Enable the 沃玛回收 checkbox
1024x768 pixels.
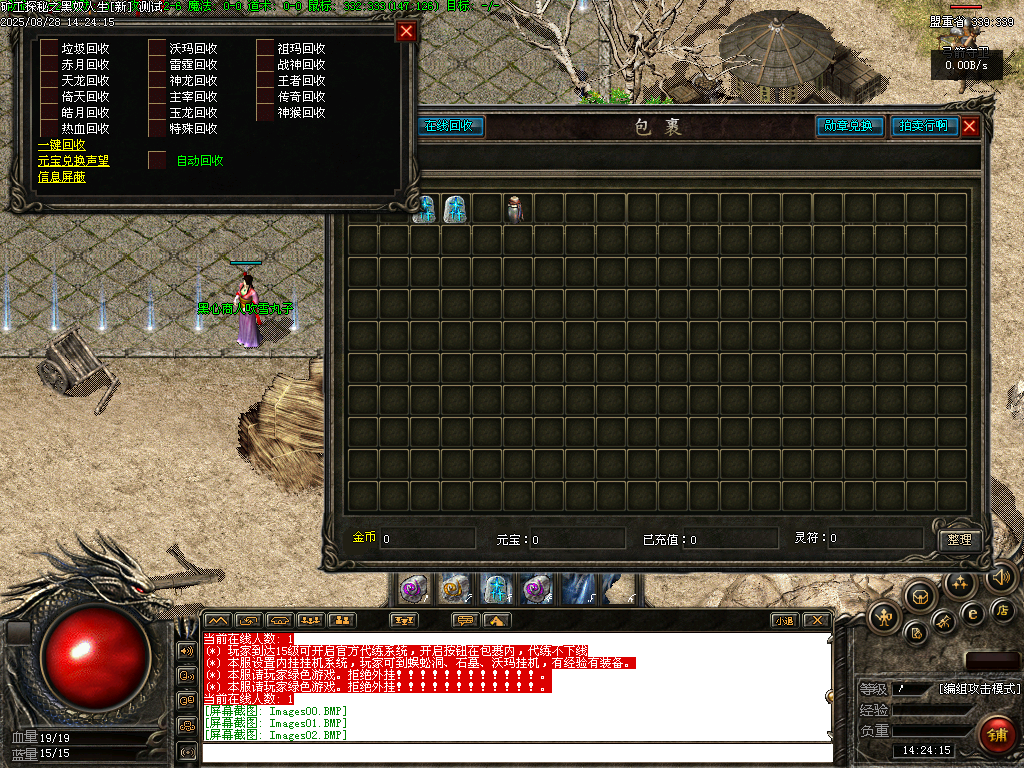[156, 48]
